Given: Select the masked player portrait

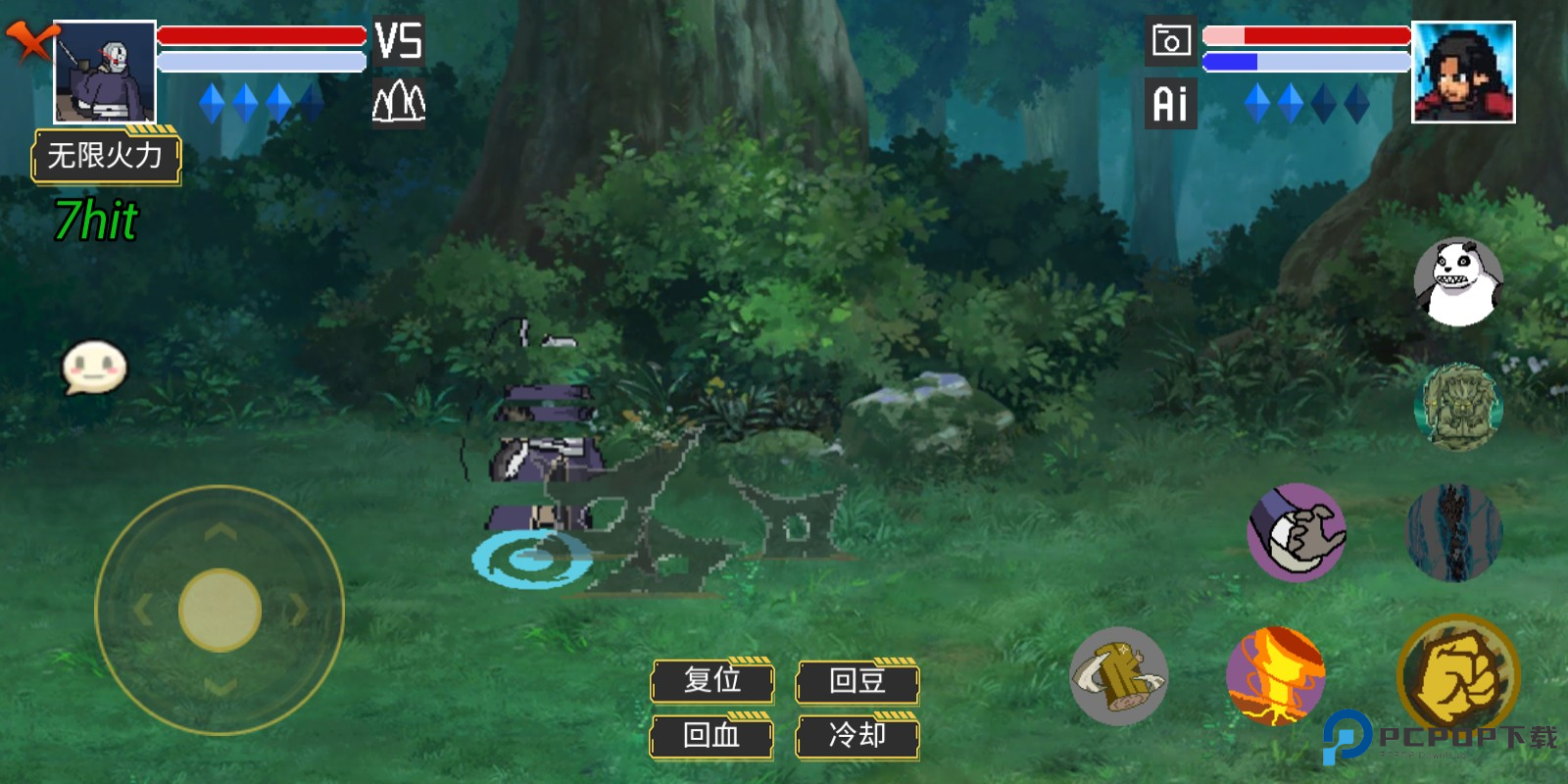Looking at the screenshot, I should [105, 73].
